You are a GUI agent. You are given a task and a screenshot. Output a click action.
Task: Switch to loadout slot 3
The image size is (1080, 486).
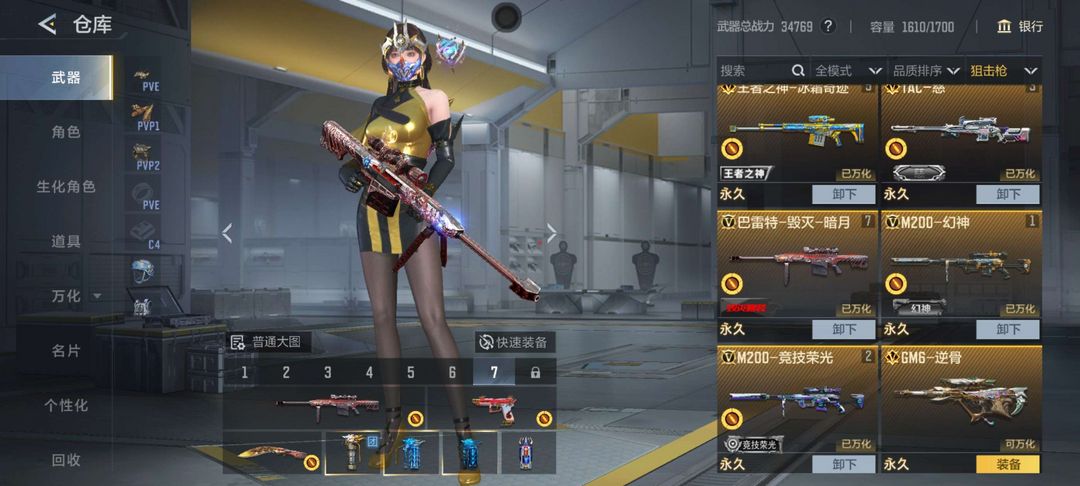pyautogui.click(x=327, y=373)
